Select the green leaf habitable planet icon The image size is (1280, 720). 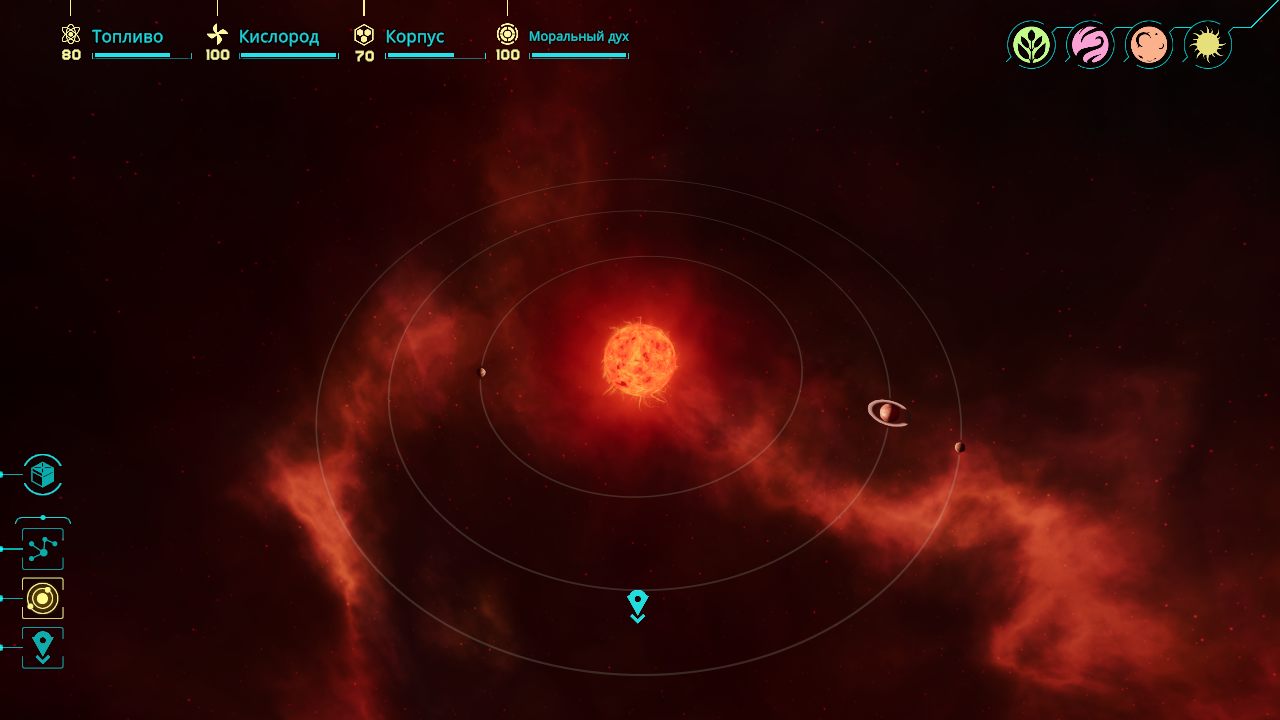[x=1031, y=45]
